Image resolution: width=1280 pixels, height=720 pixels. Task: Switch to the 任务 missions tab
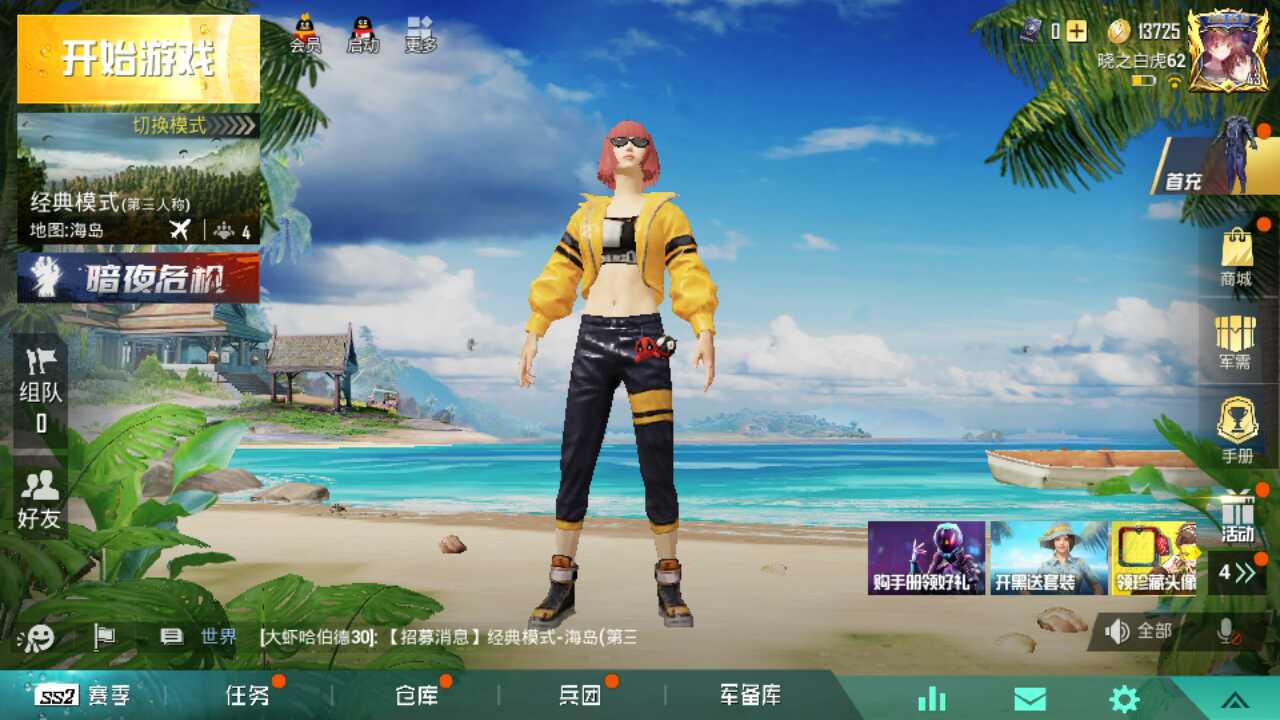coord(249,696)
